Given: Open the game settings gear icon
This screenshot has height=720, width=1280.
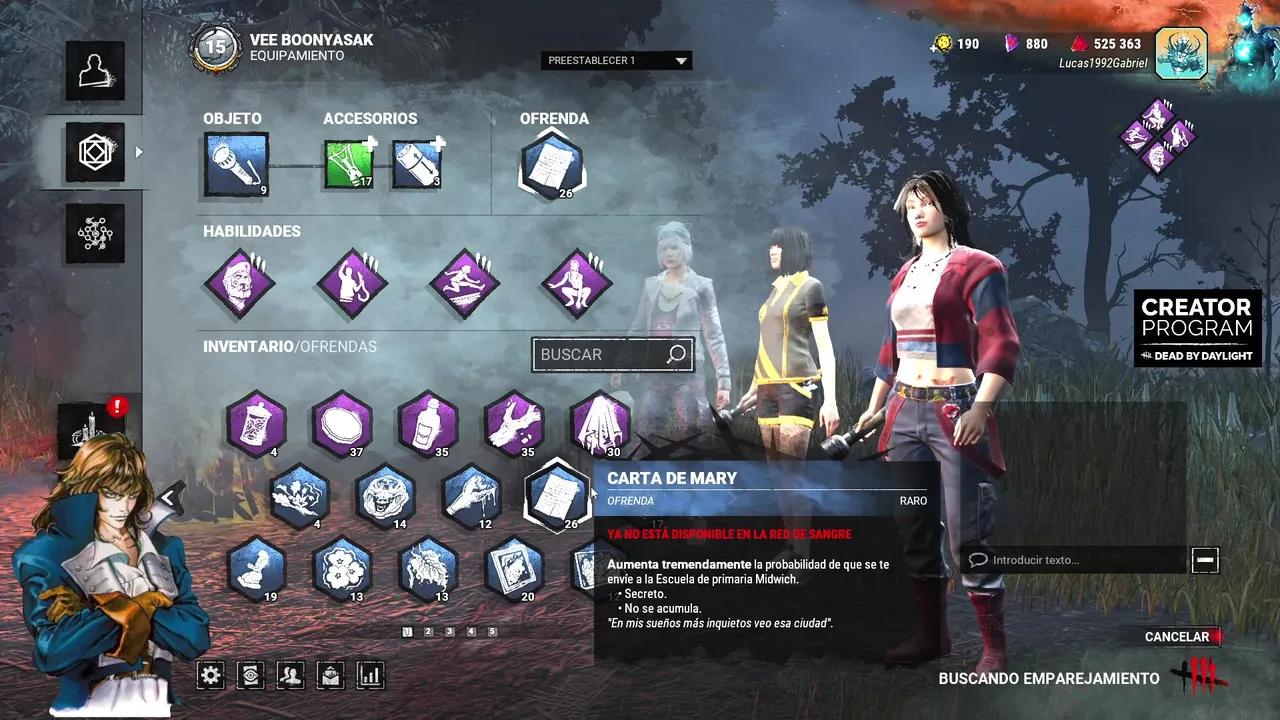Looking at the screenshot, I should pos(210,675).
